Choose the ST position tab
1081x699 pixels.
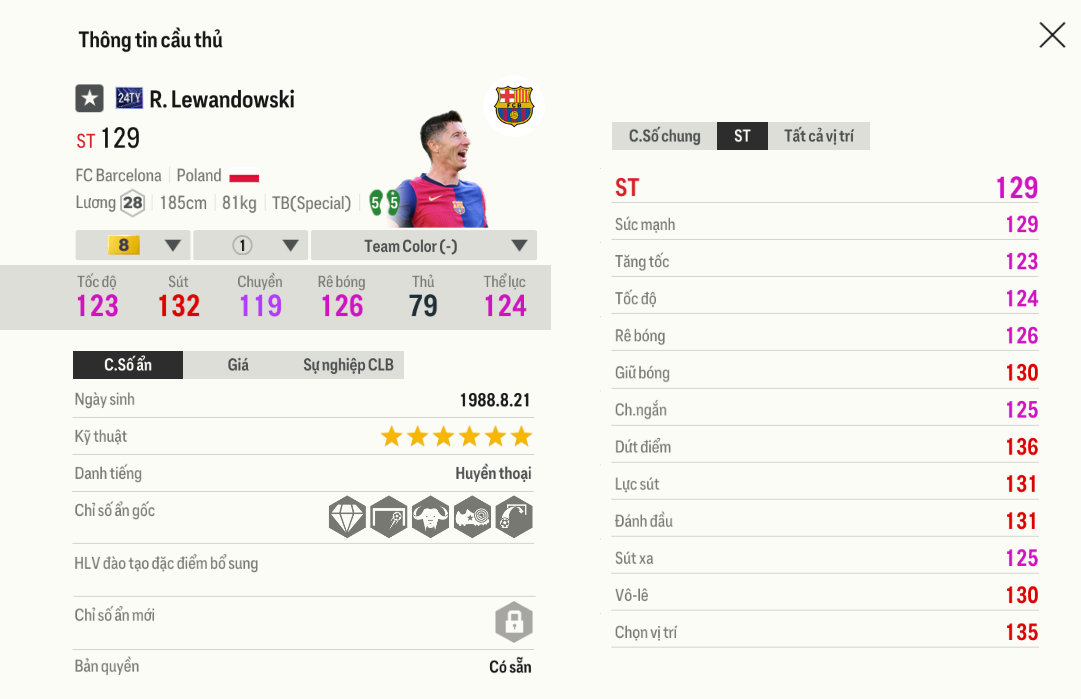(x=742, y=136)
